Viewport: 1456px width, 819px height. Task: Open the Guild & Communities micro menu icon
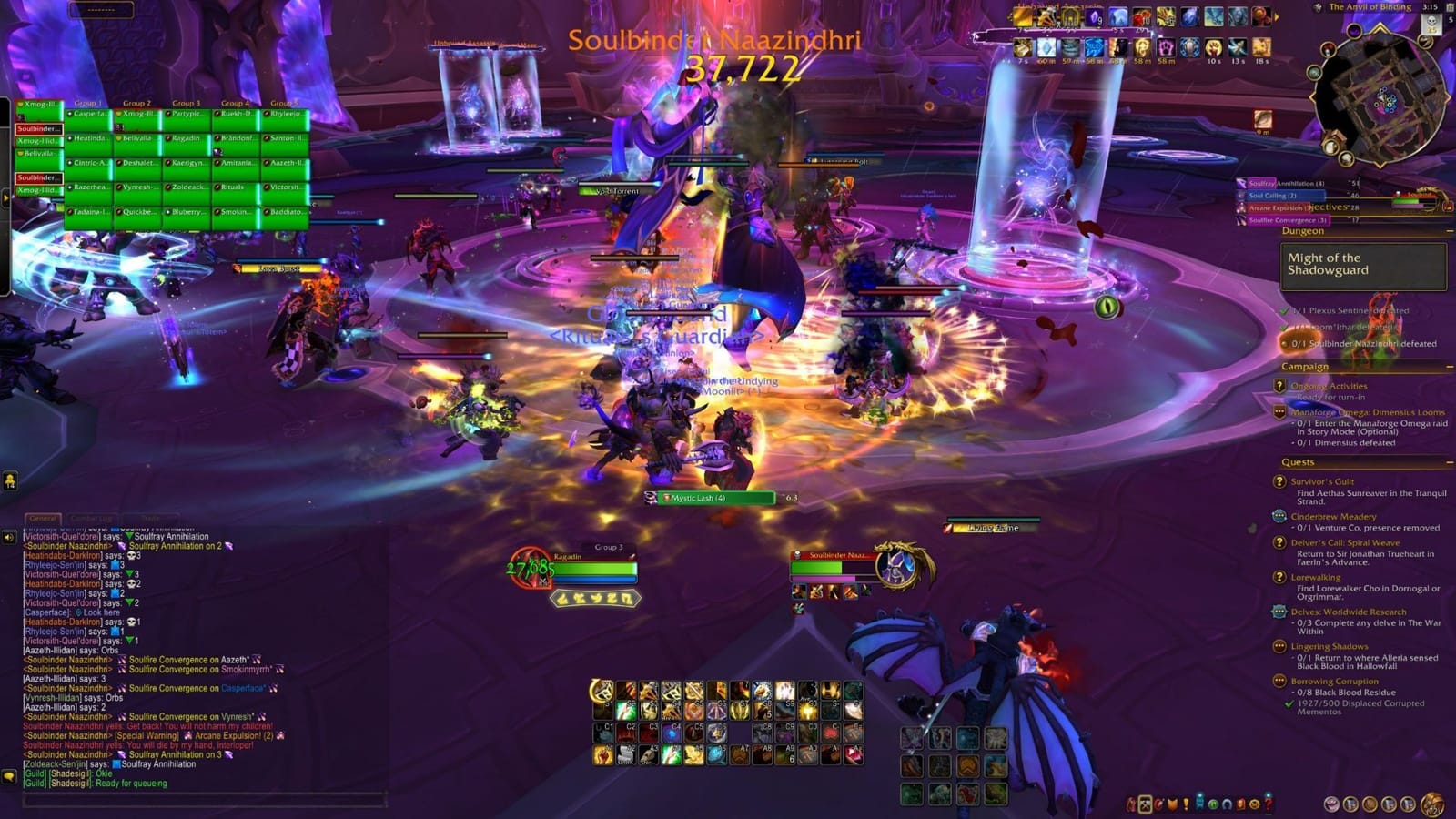[x=1198, y=805]
